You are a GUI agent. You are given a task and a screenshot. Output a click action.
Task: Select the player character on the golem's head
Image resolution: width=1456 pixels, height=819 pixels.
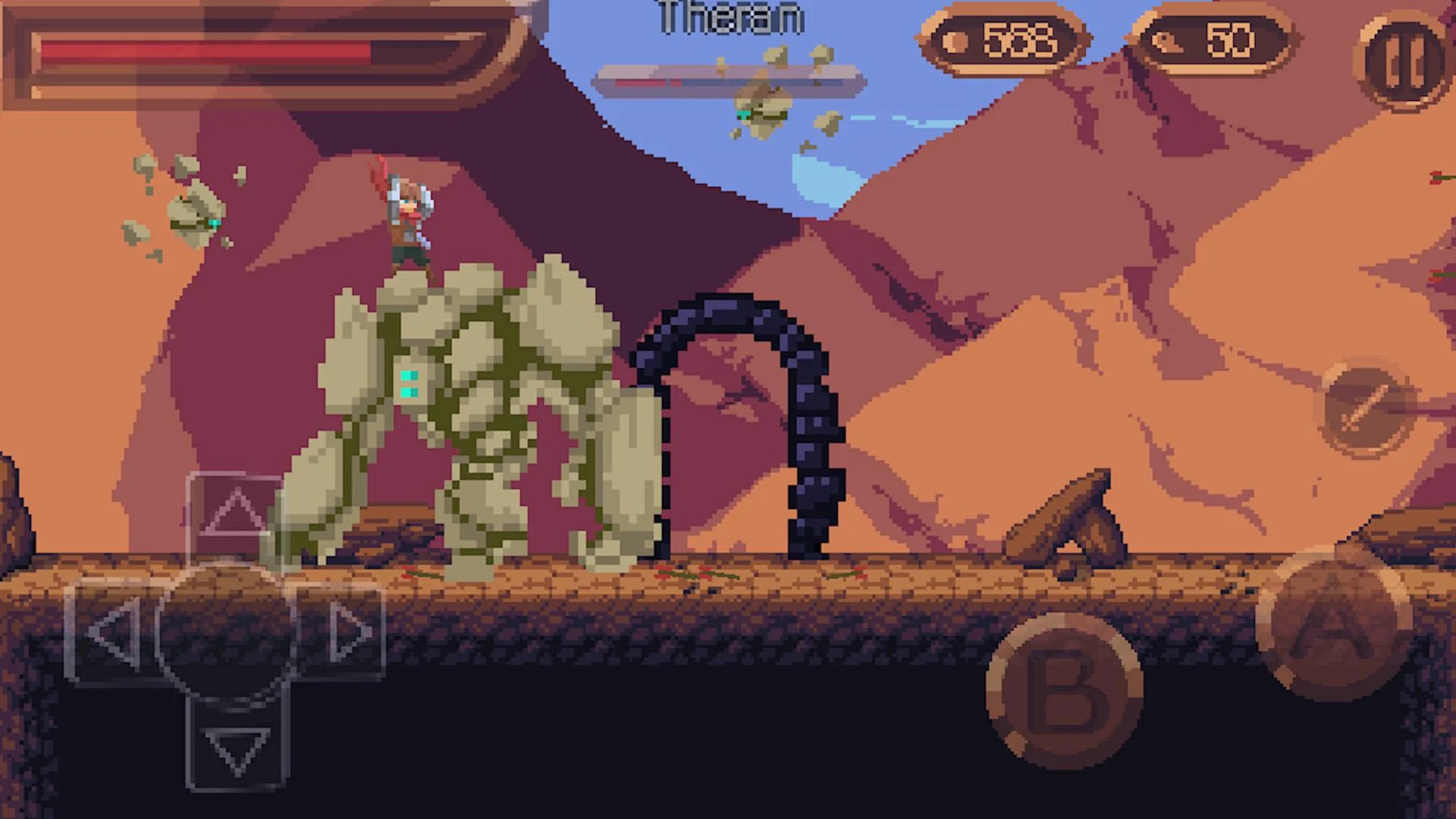406,220
